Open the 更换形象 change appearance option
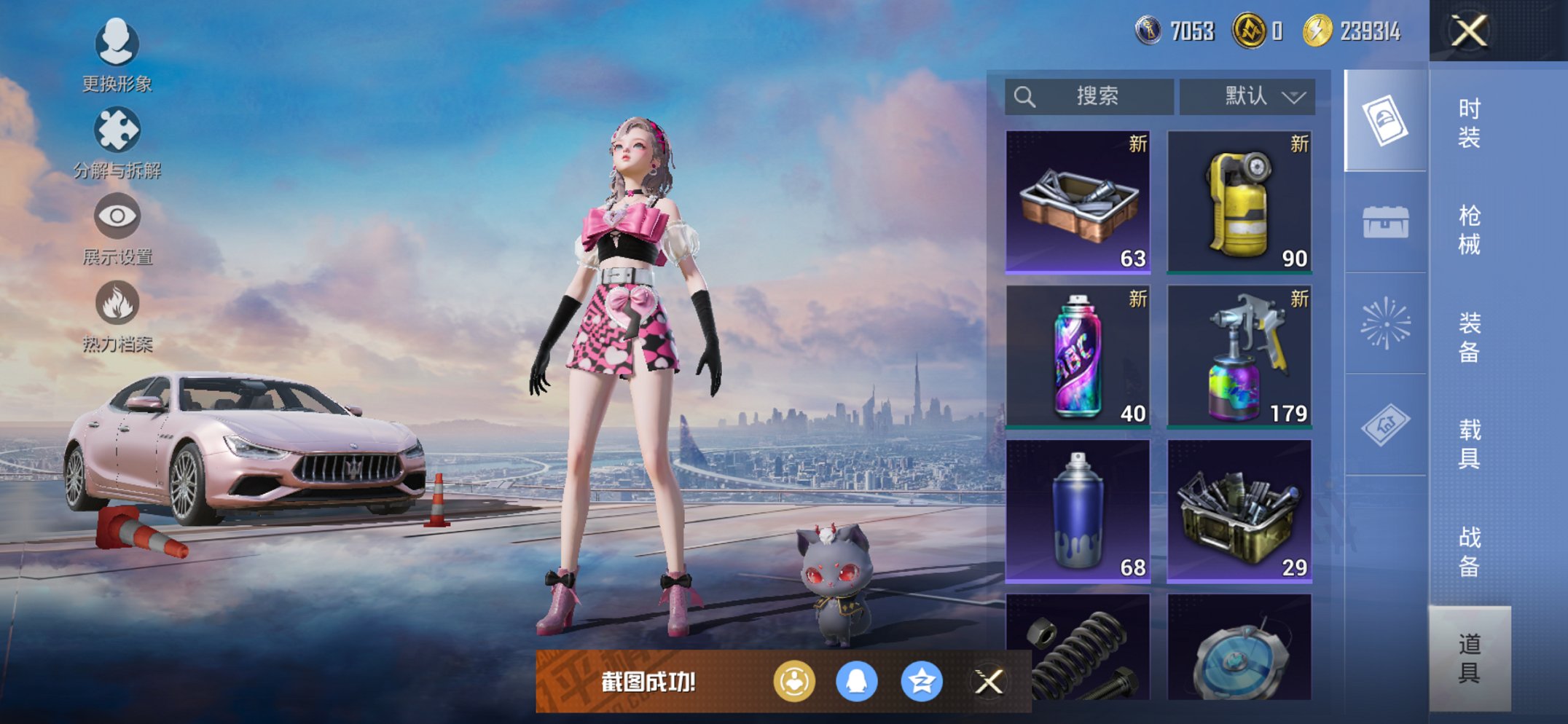The image size is (1568, 724). pyautogui.click(x=117, y=55)
